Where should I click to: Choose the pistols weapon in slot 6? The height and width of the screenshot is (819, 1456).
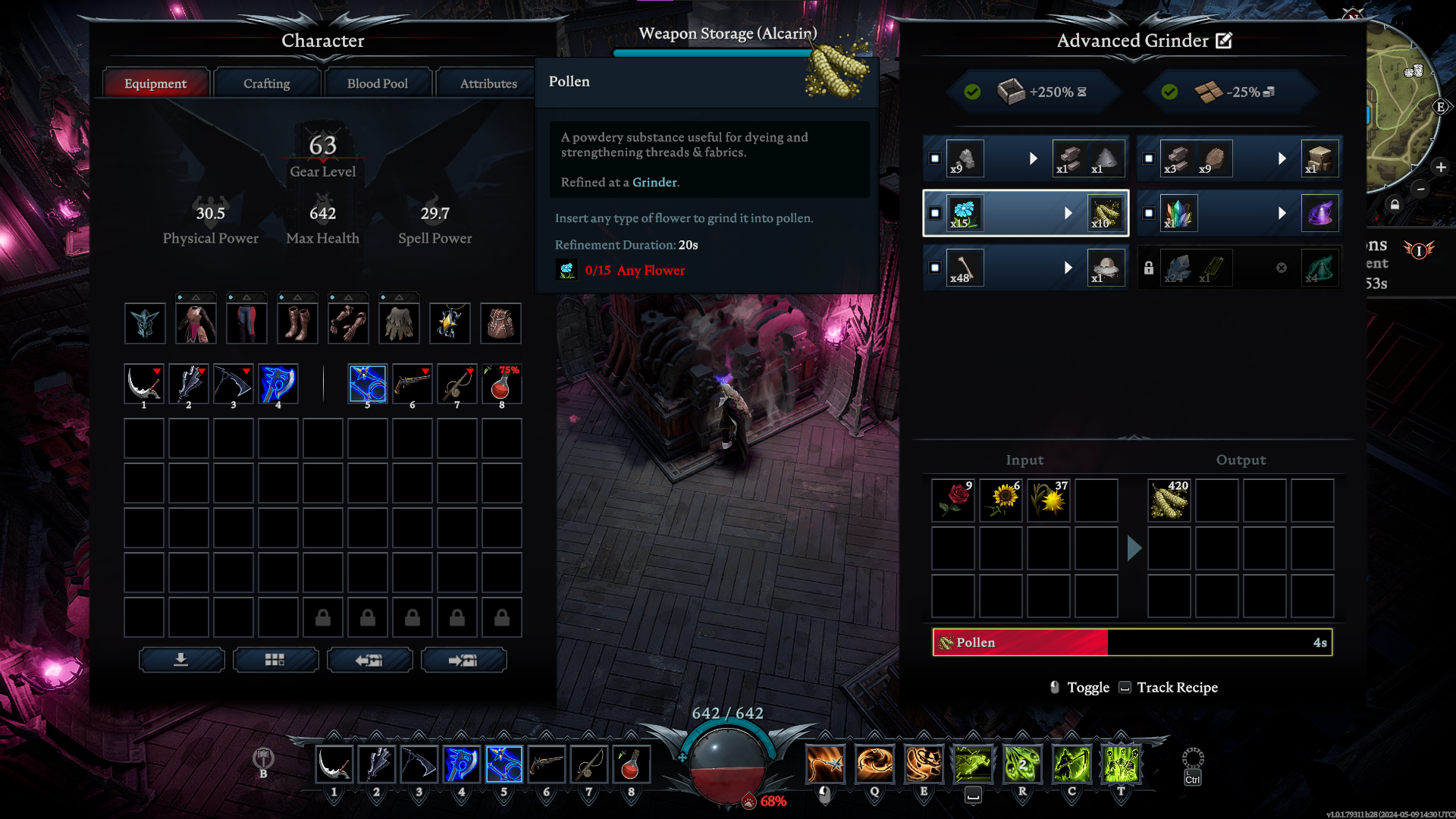tap(412, 384)
